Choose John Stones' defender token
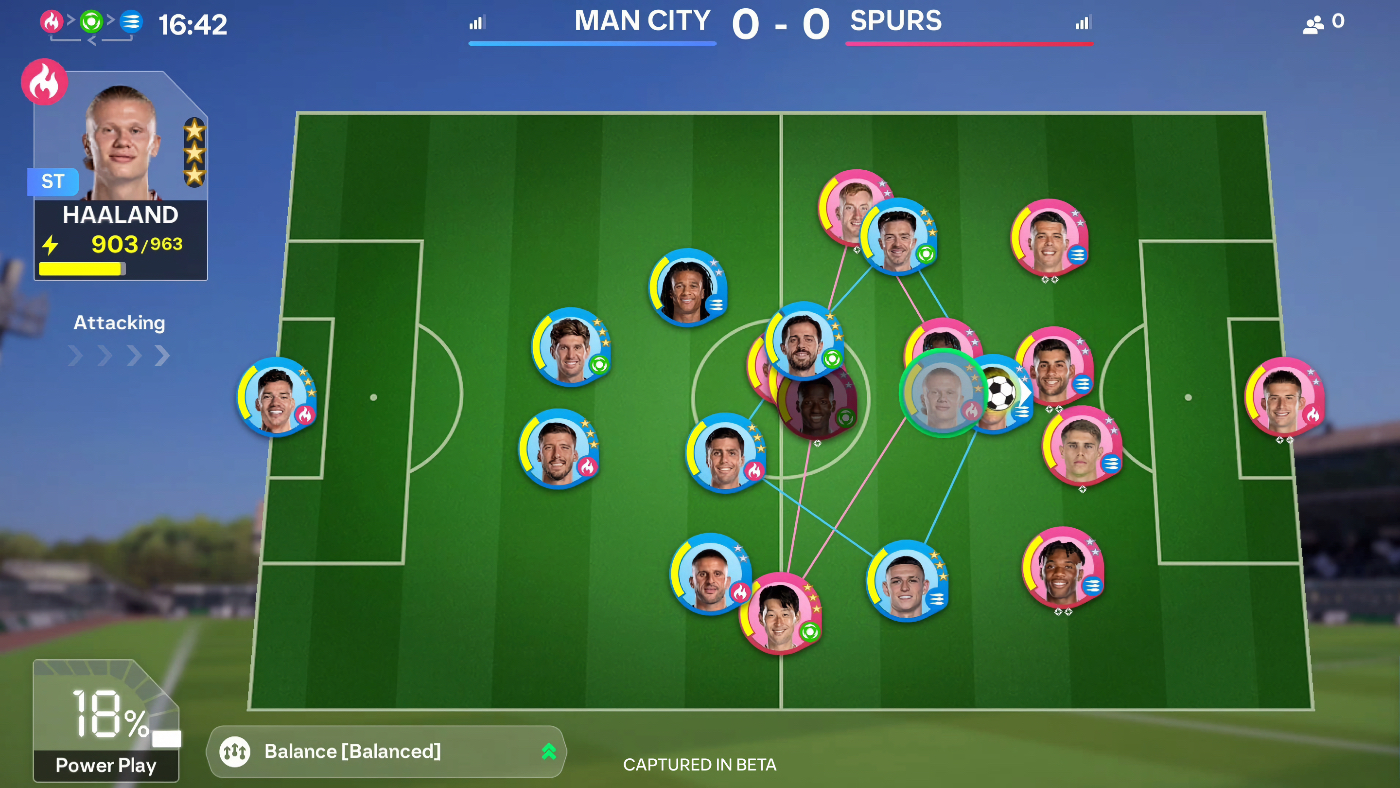Viewport: 1400px width, 788px height. [570, 346]
